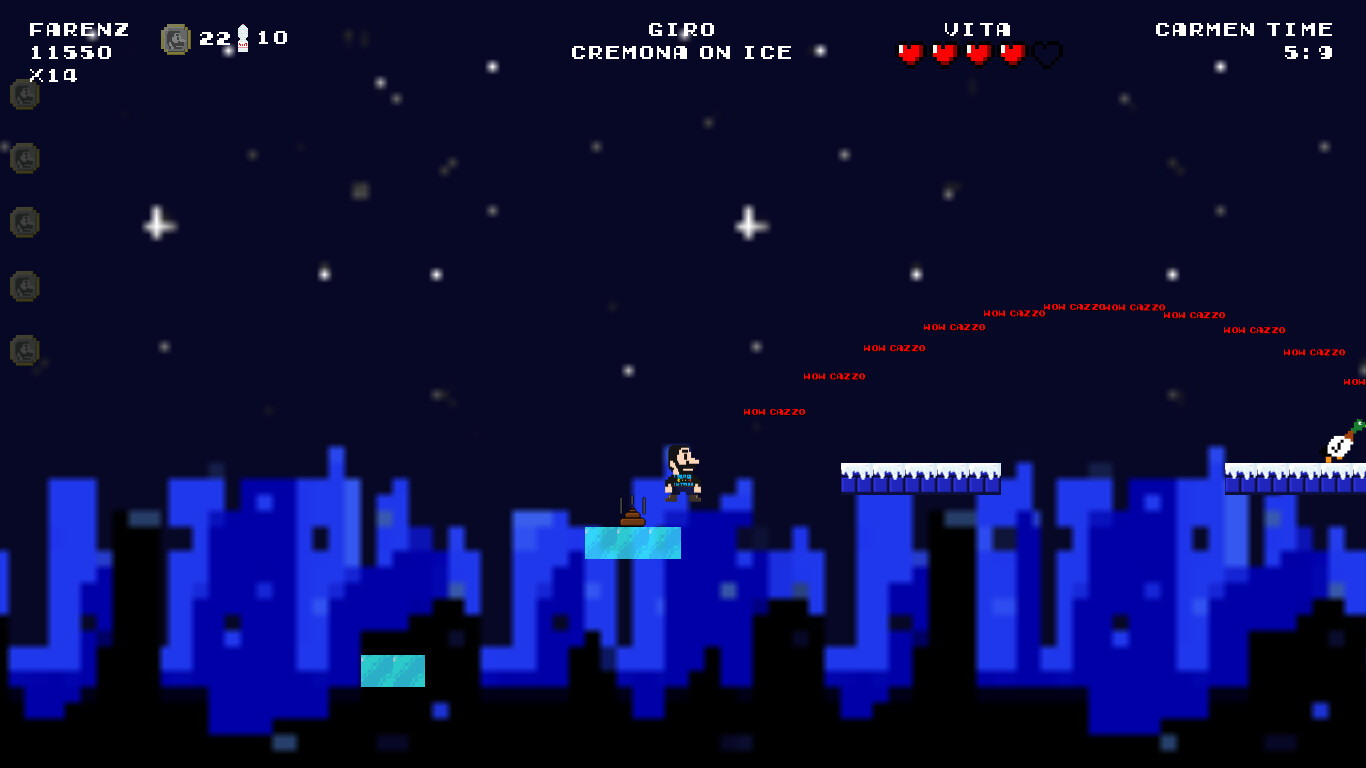Toggle the third coin icon in the left column

point(23,223)
